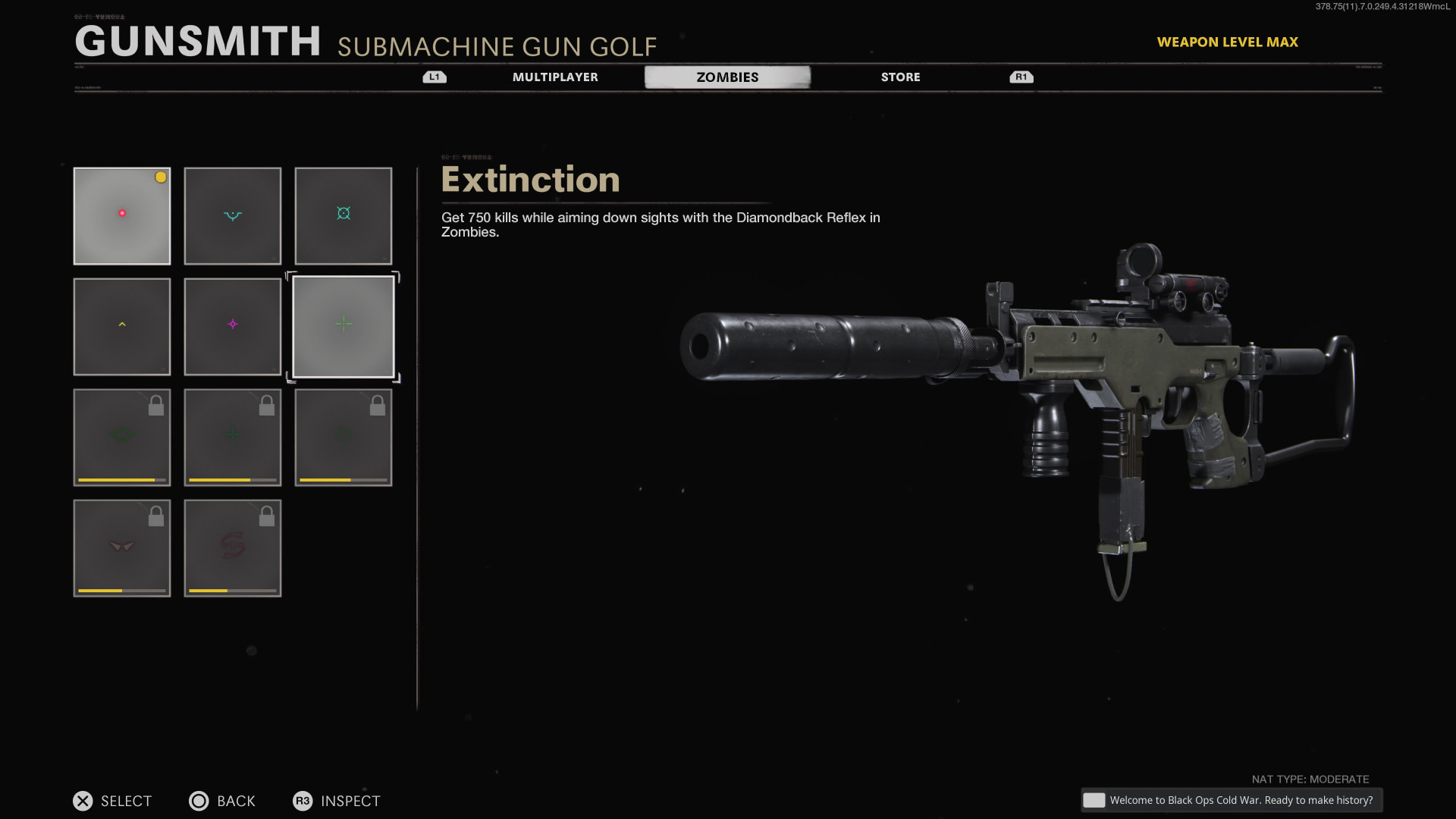This screenshot has height=819, width=1456.
Task: Select the Zombies tab
Action: 727,77
